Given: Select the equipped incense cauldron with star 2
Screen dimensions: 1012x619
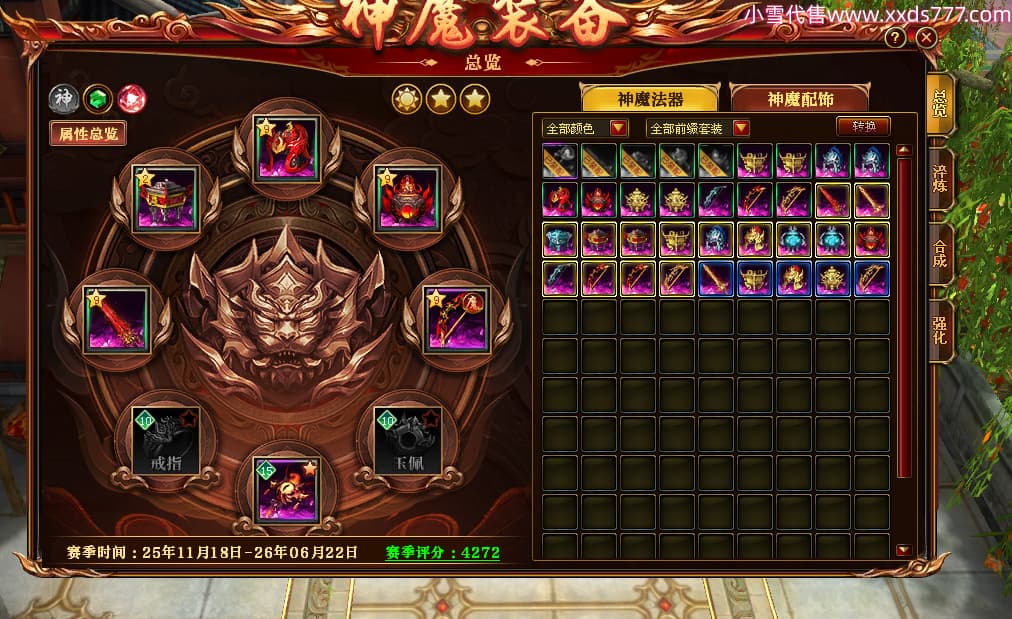Looking at the screenshot, I should 166,198.
